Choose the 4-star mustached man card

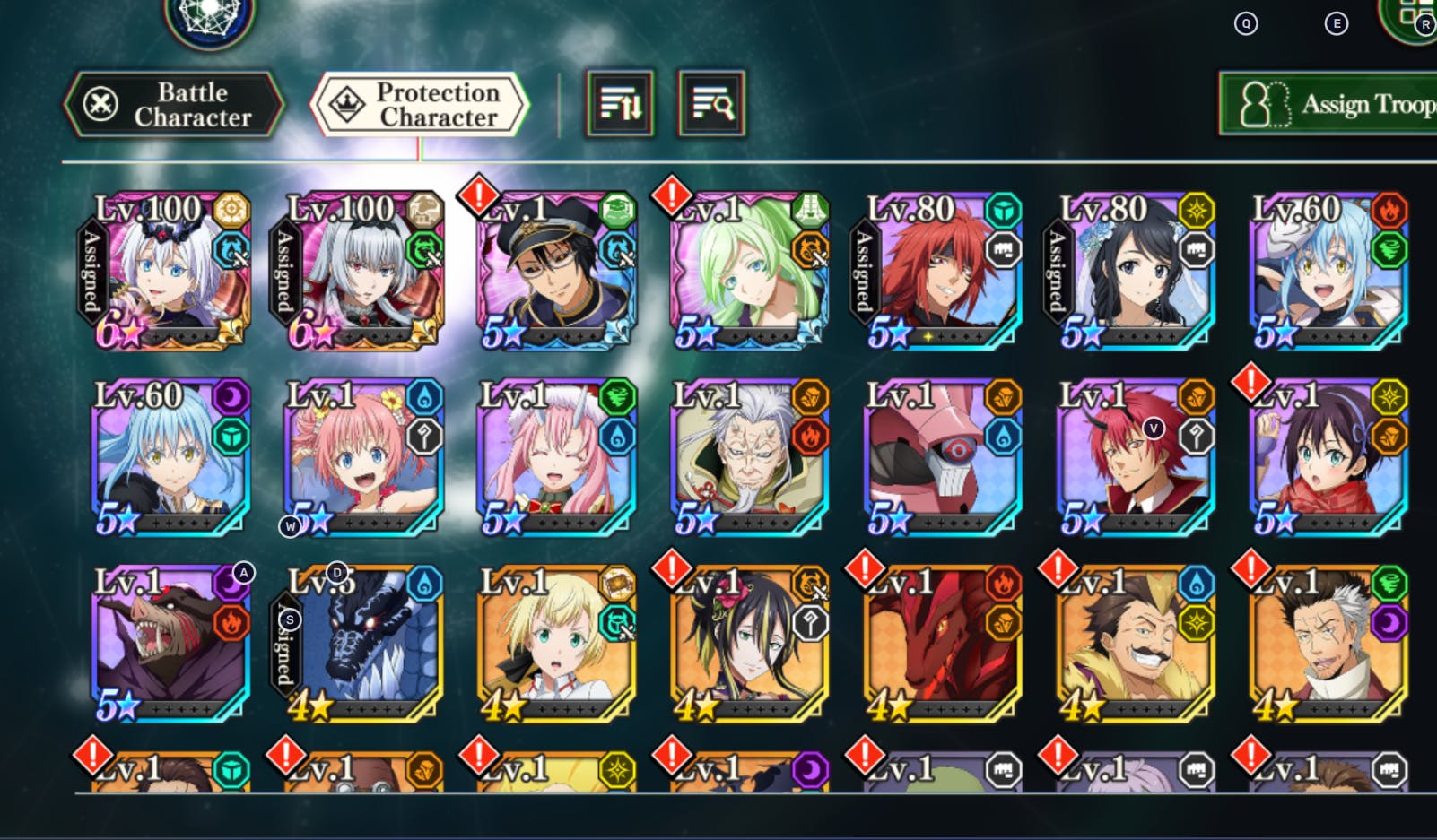point(1134,644)
